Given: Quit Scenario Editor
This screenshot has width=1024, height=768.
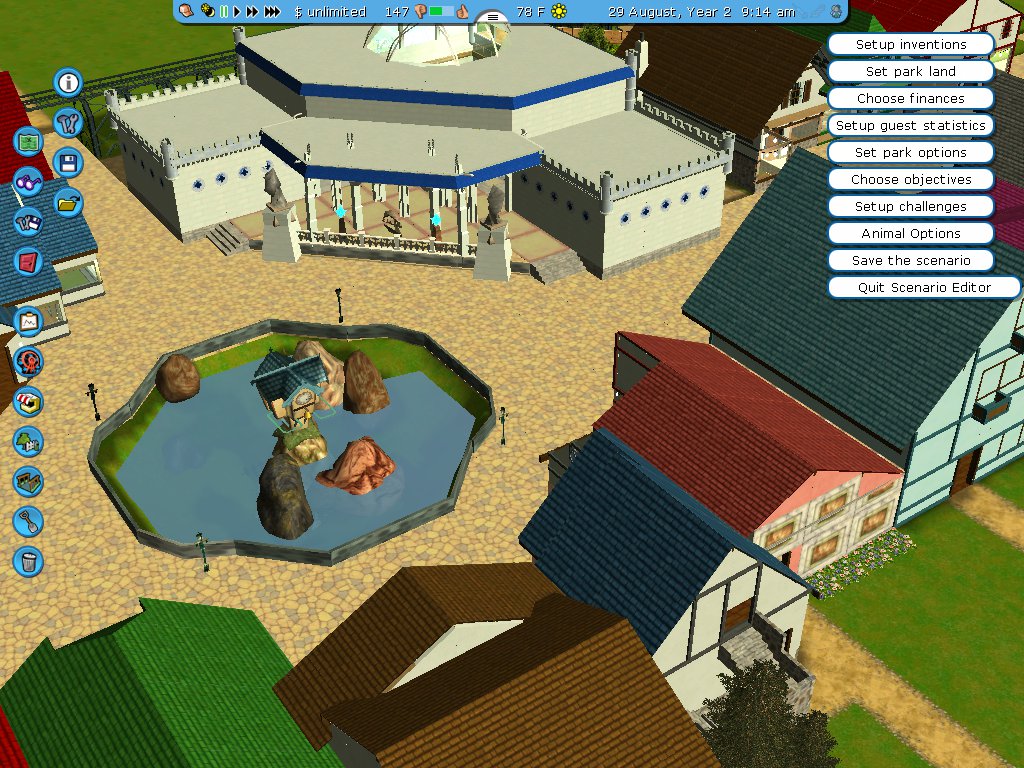Looking at the screenshot, I should click(x=924, y=288).
